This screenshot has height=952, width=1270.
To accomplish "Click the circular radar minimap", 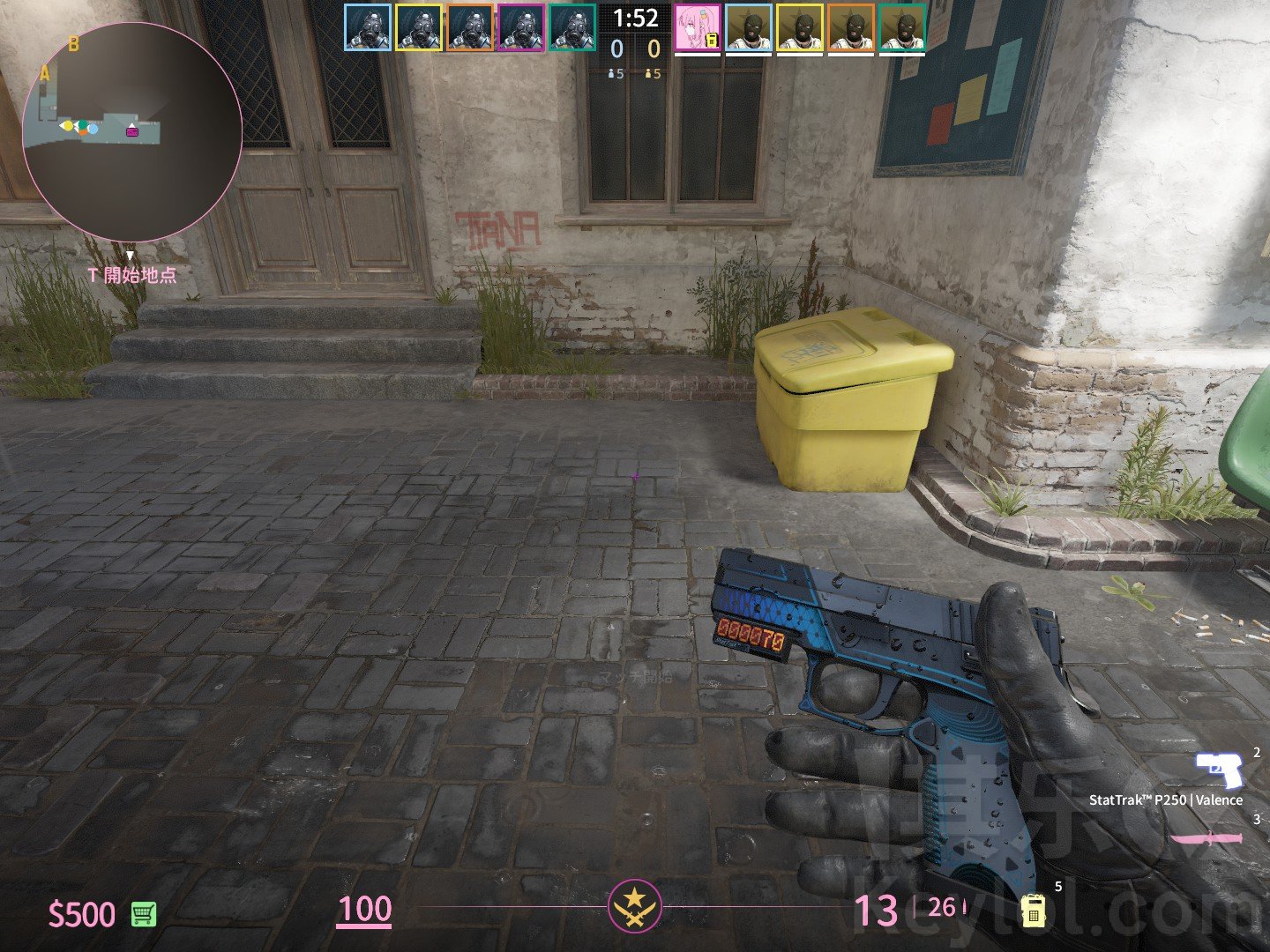I will pyautogui.click(x=132, y=132).
